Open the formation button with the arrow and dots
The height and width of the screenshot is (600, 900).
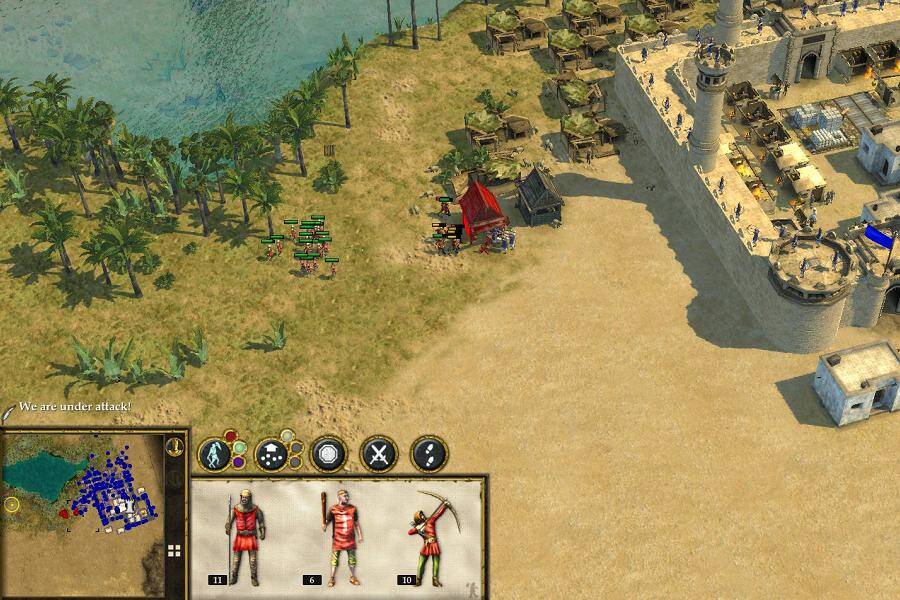coord(272,454)
